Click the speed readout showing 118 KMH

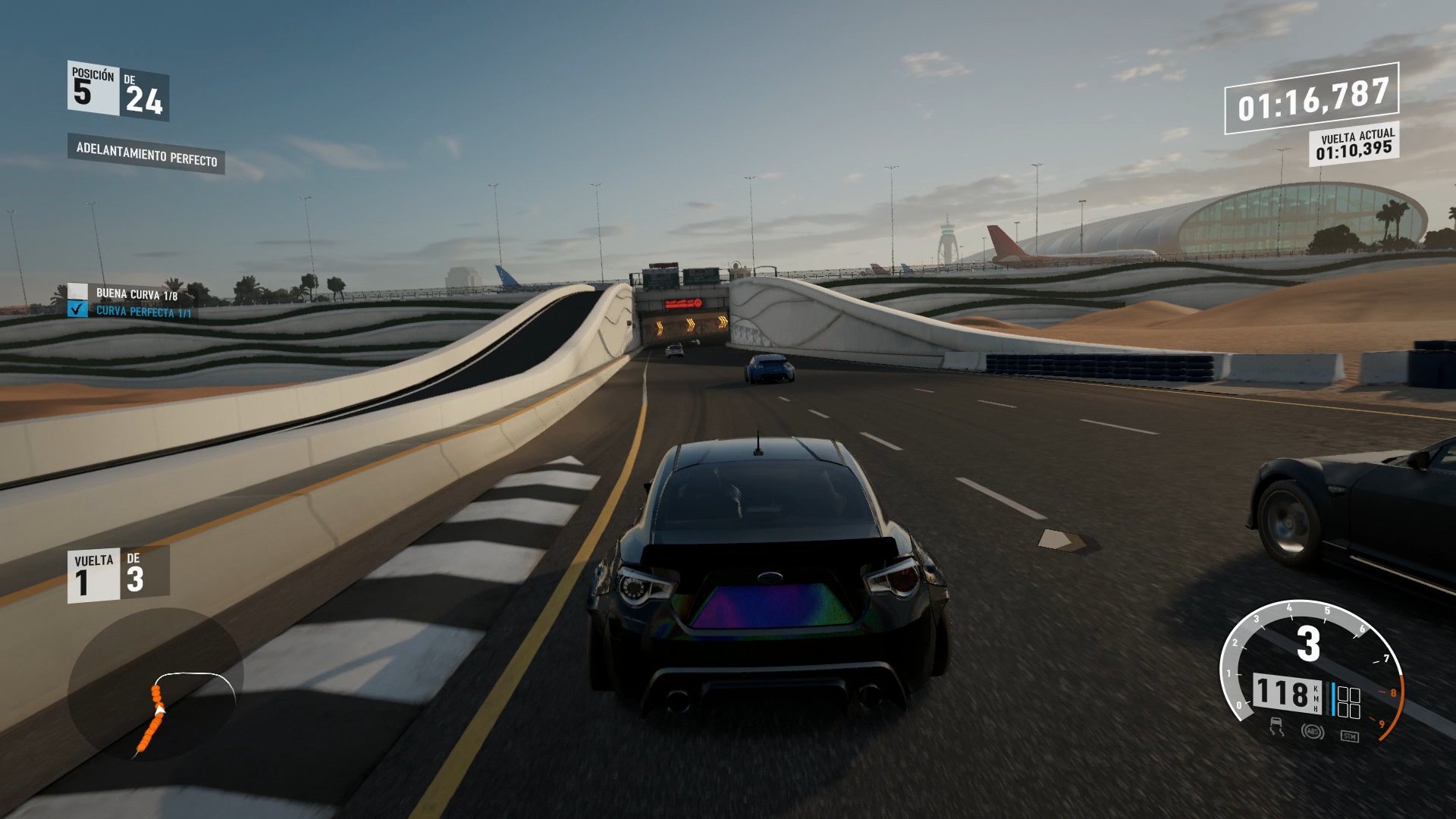click(1286, 695)
